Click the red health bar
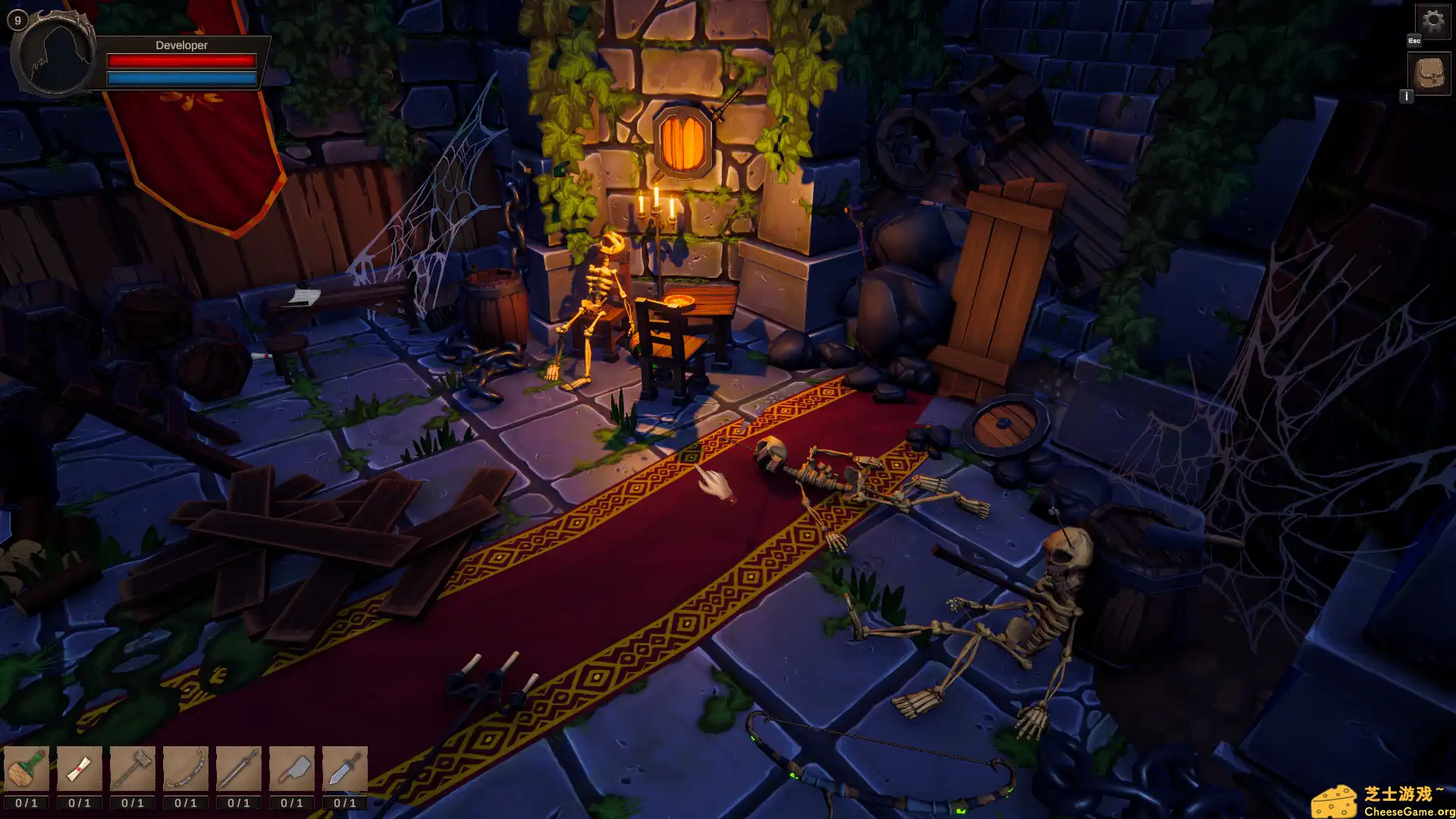Viewport: 1456px width, 819px height. tap(180, 61)
